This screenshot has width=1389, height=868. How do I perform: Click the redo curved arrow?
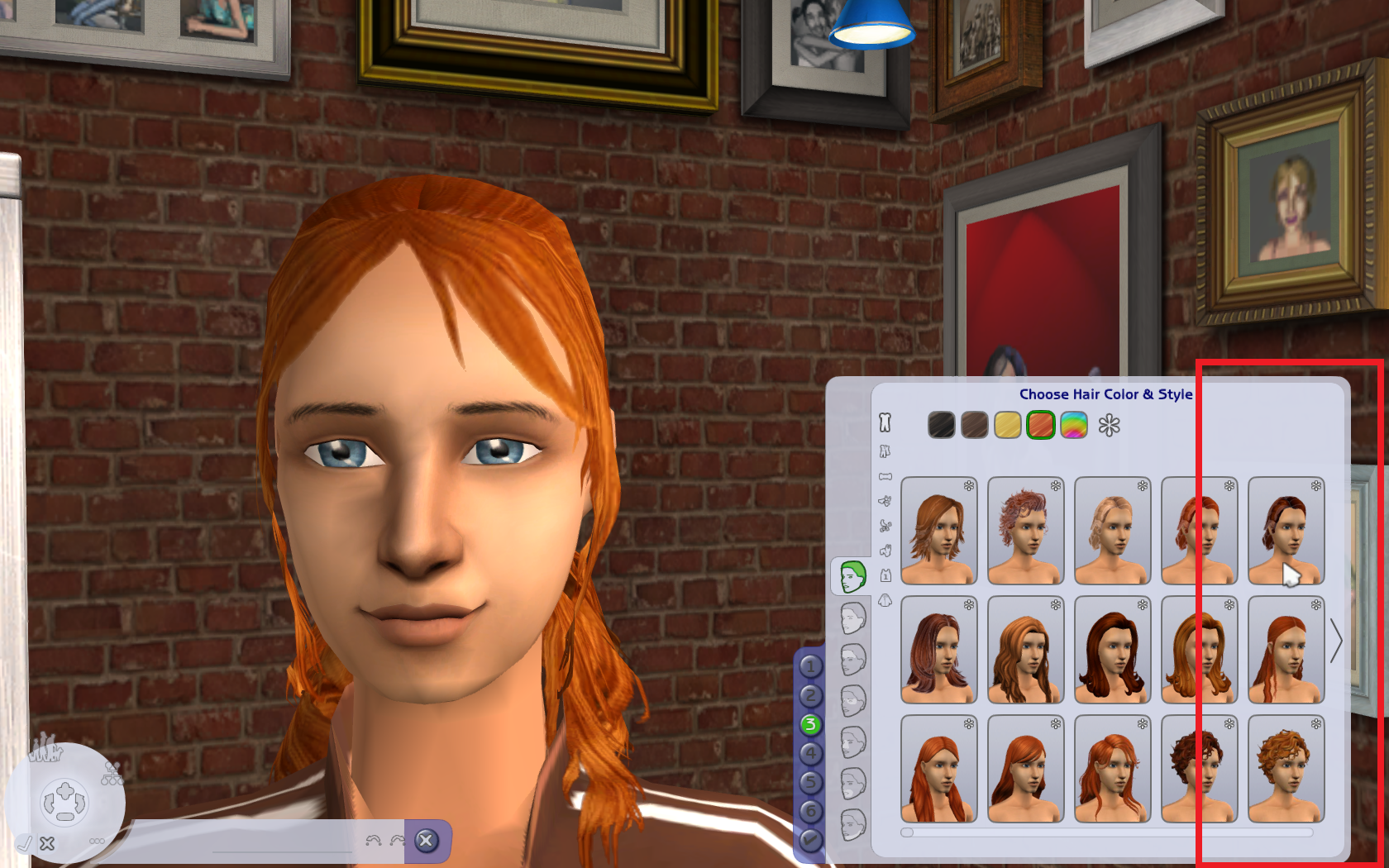coord(398,841)
